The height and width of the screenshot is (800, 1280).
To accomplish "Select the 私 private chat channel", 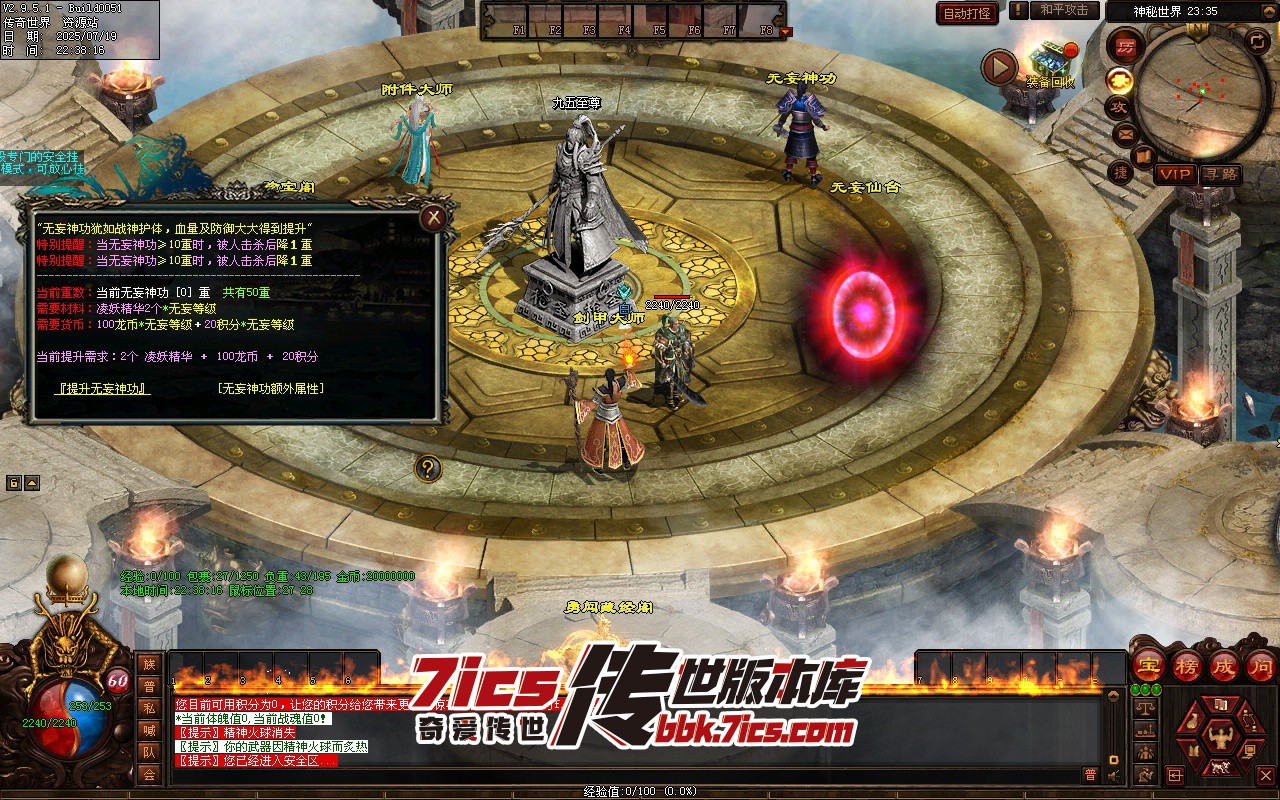I will click(x=149, y=708).
